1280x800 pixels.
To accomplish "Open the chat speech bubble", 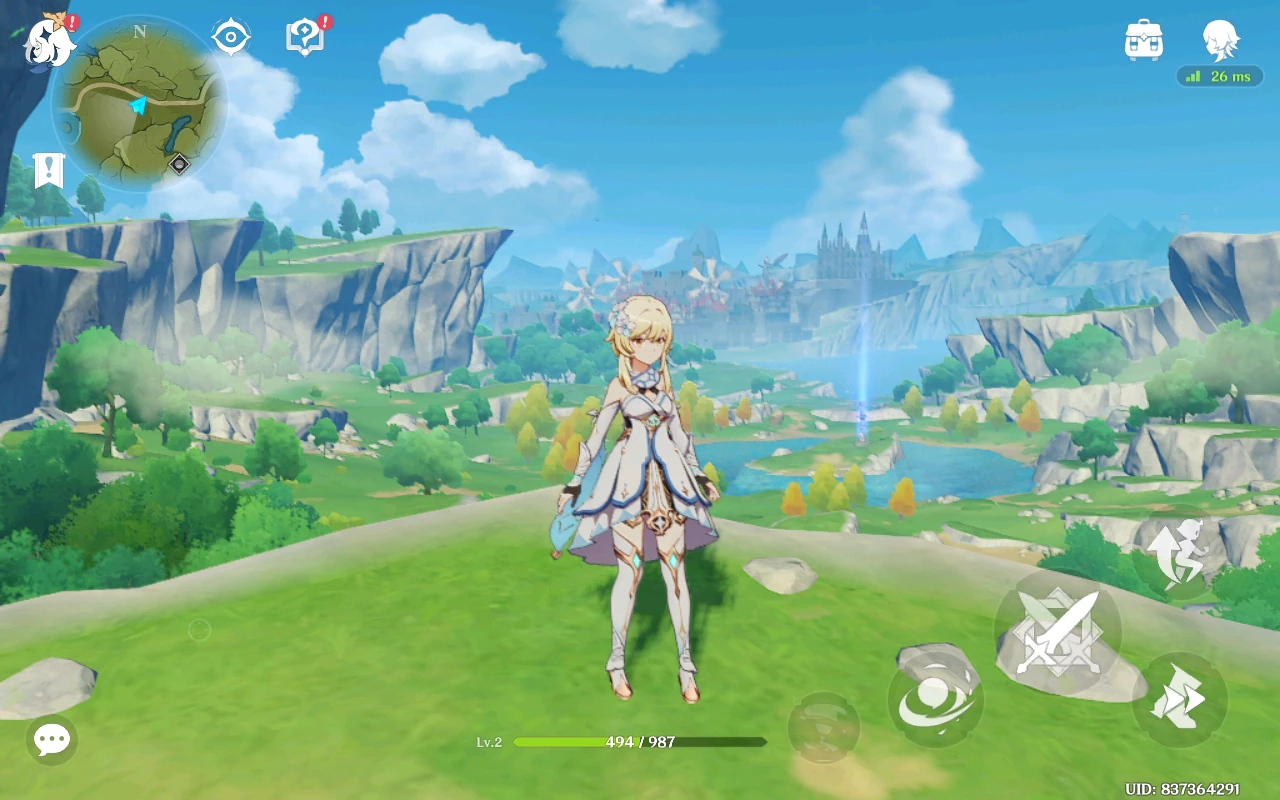I will [51, 740].
